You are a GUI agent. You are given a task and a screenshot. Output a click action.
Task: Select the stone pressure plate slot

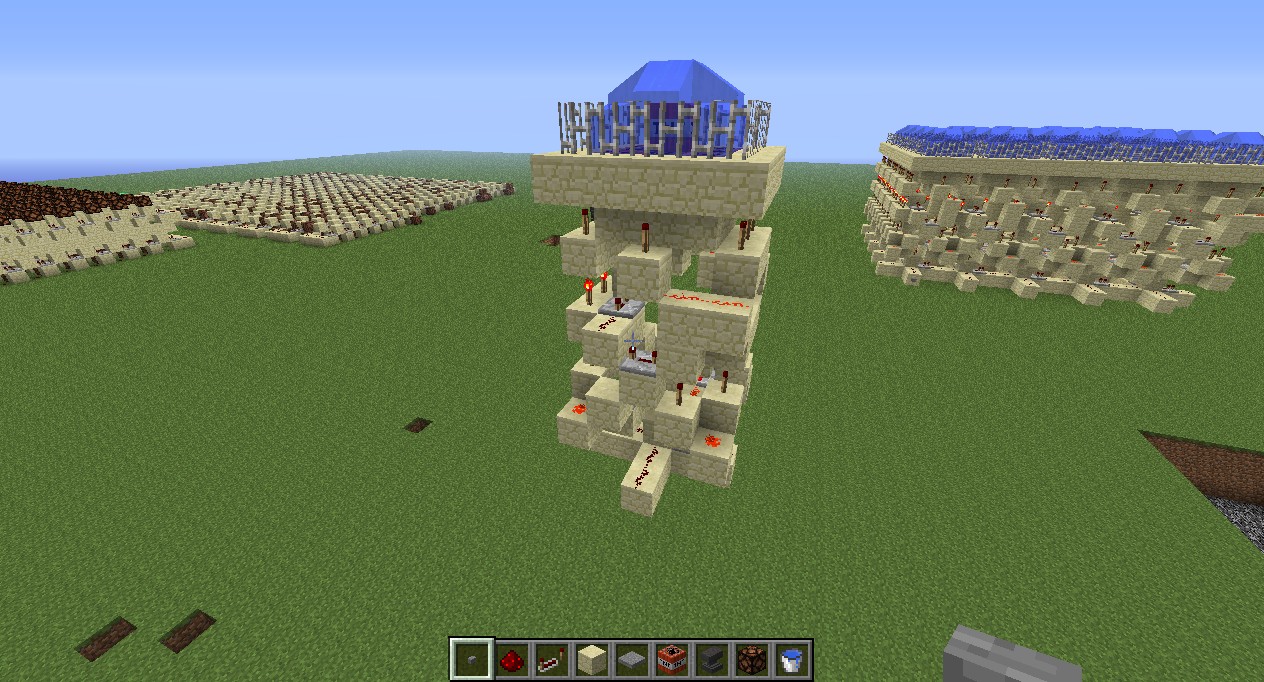[631, 660]
